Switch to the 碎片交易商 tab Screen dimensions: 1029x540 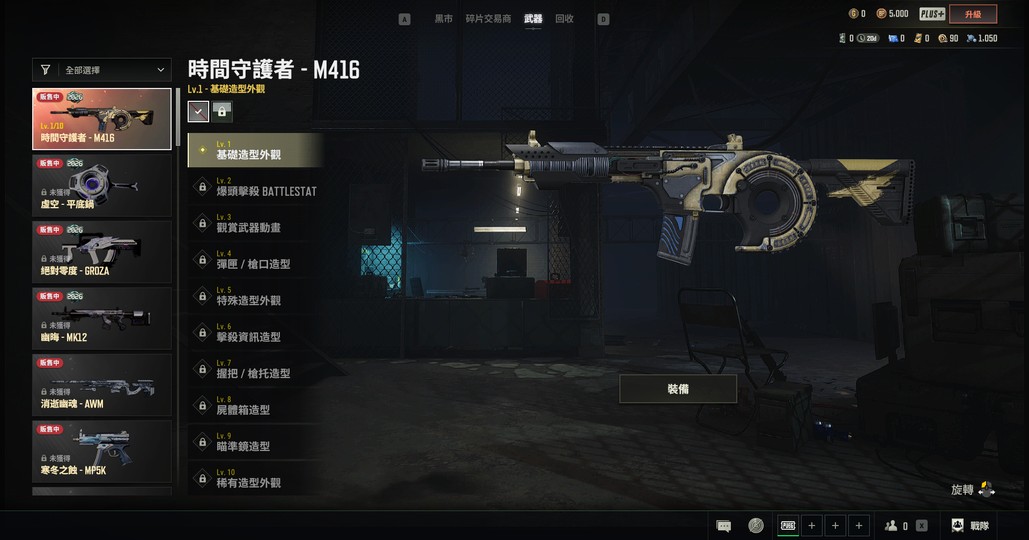coord(488,19)
